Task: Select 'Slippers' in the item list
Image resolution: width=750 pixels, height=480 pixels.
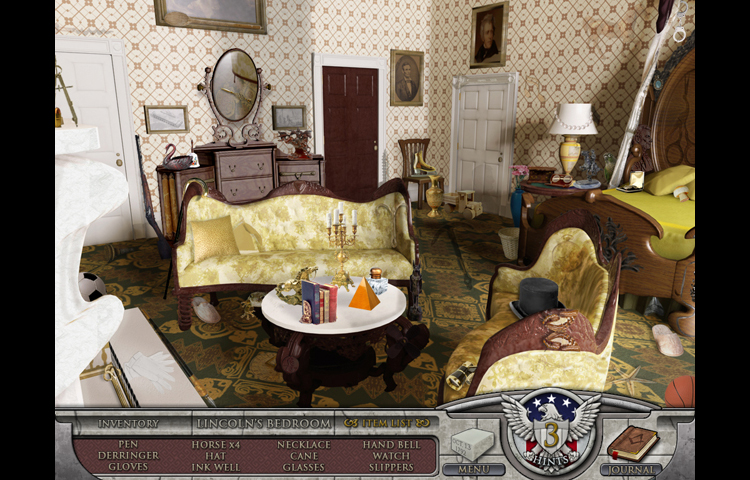Action: coord(391,466)
